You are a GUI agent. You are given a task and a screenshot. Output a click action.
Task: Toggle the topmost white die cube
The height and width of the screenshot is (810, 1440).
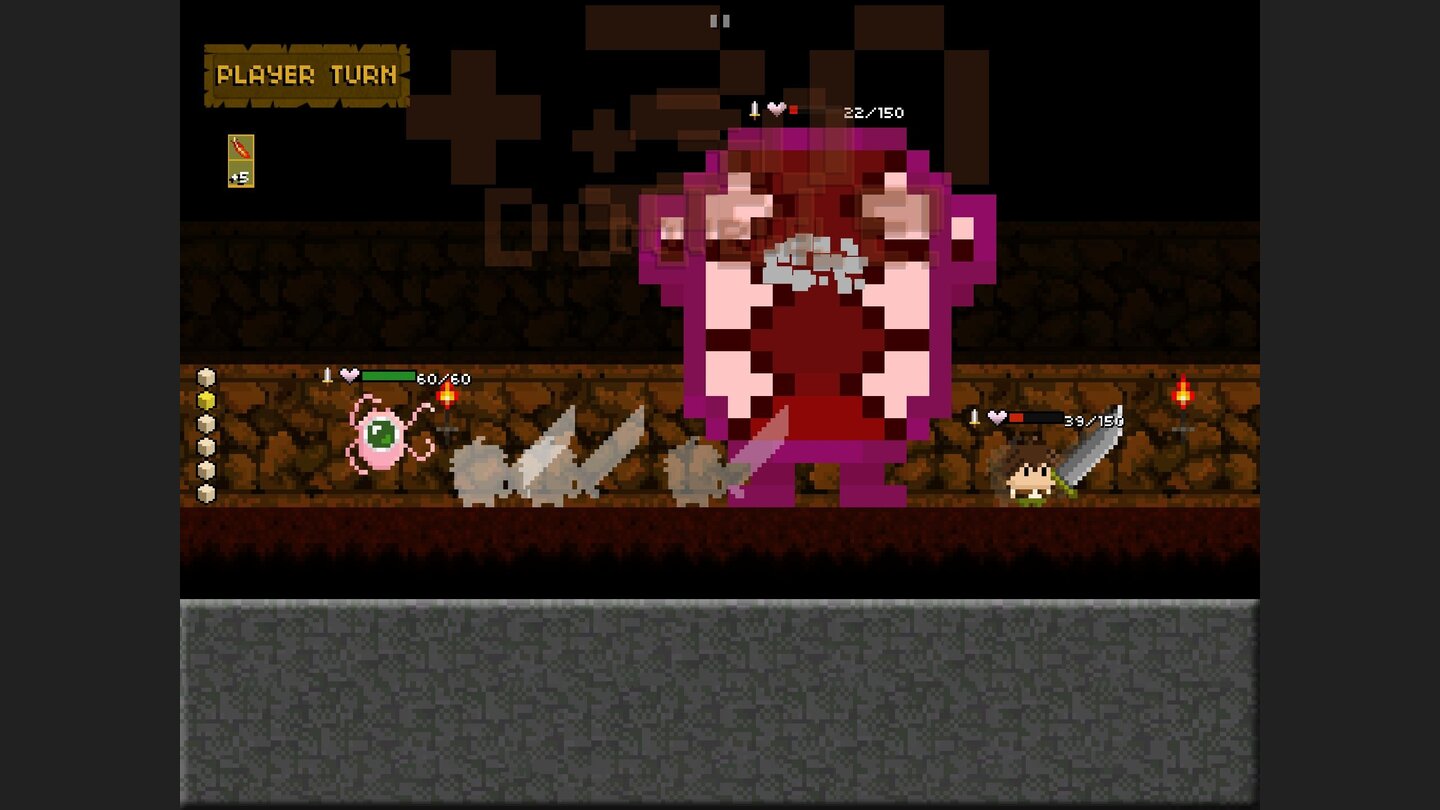coord(205,378)
